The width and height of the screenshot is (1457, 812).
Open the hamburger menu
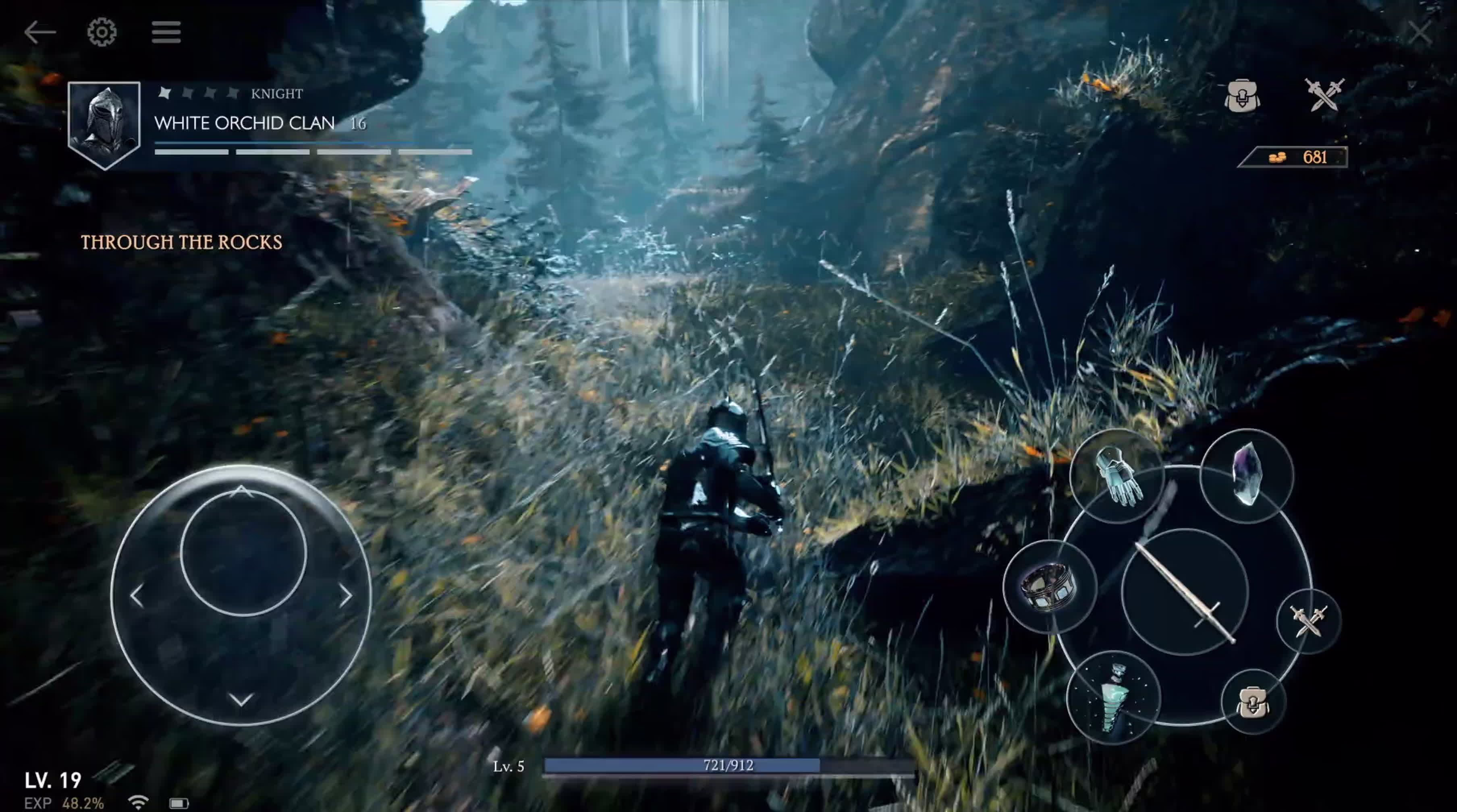point(166,32)
